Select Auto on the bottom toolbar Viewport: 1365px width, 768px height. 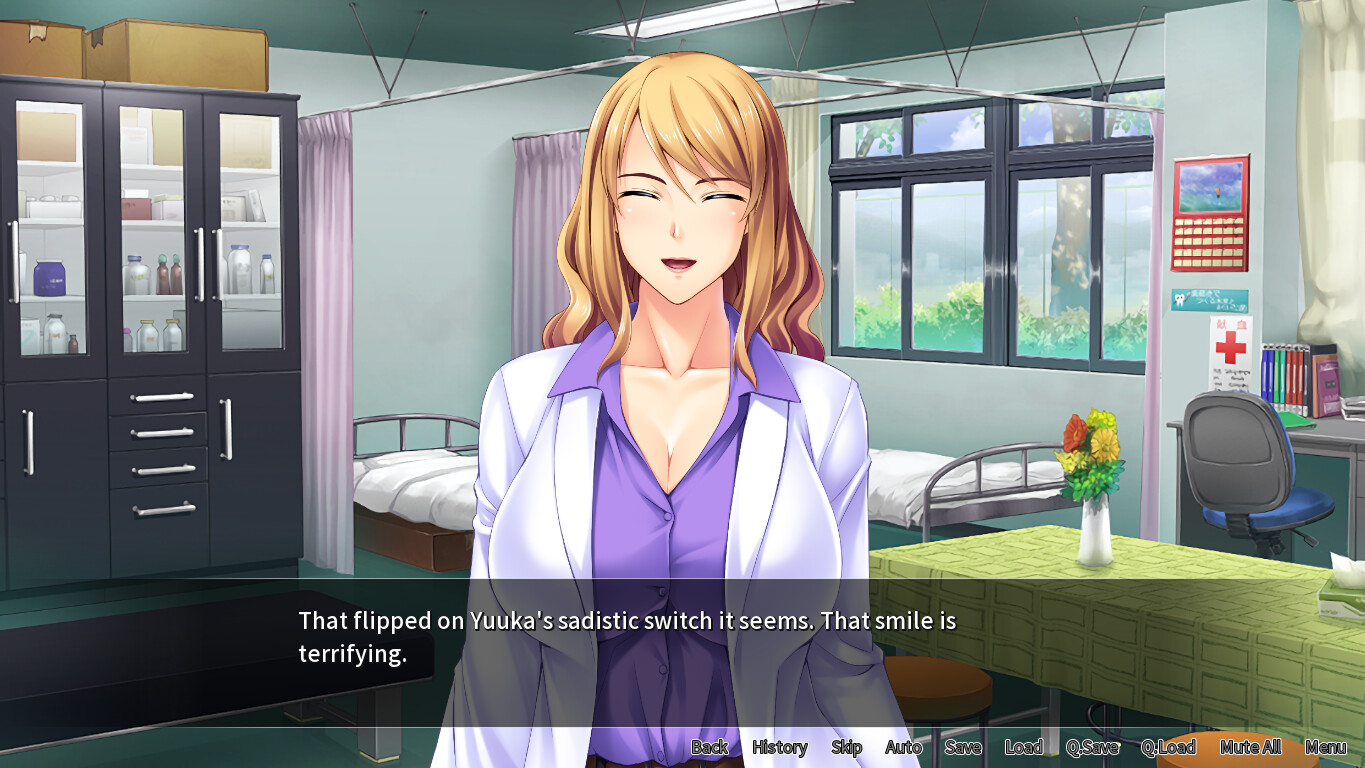(x=903, y=747)
